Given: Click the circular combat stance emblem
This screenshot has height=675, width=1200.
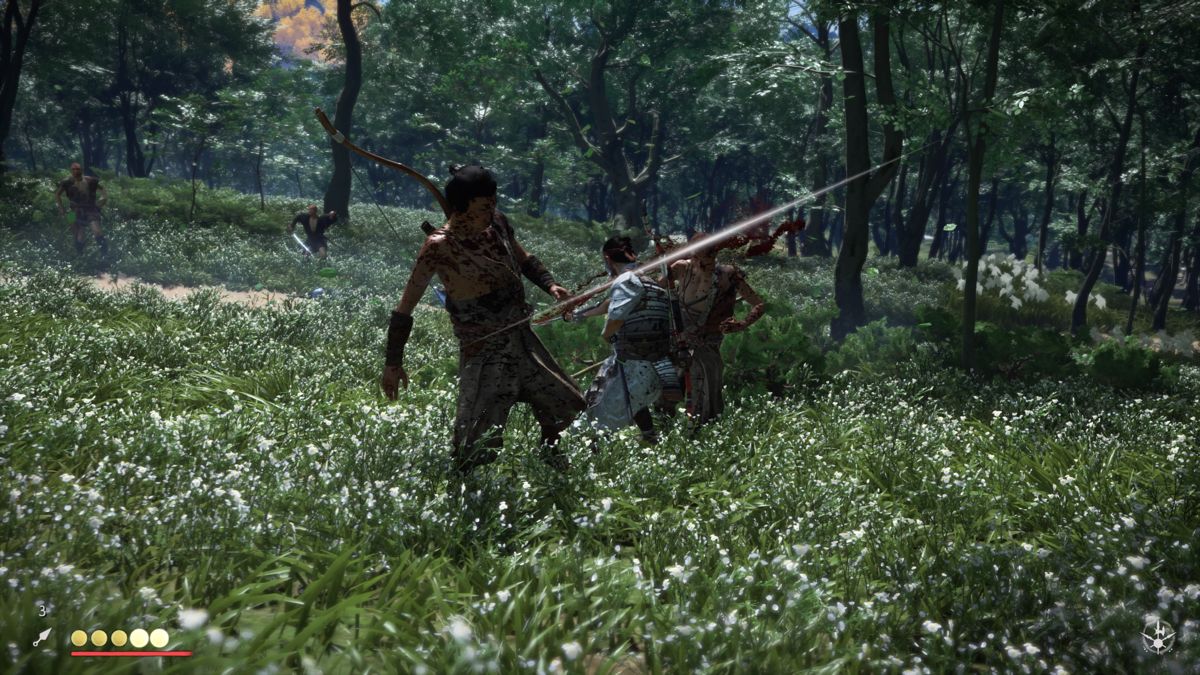Looking at the screenshot, I should (x=1158, y=637).
